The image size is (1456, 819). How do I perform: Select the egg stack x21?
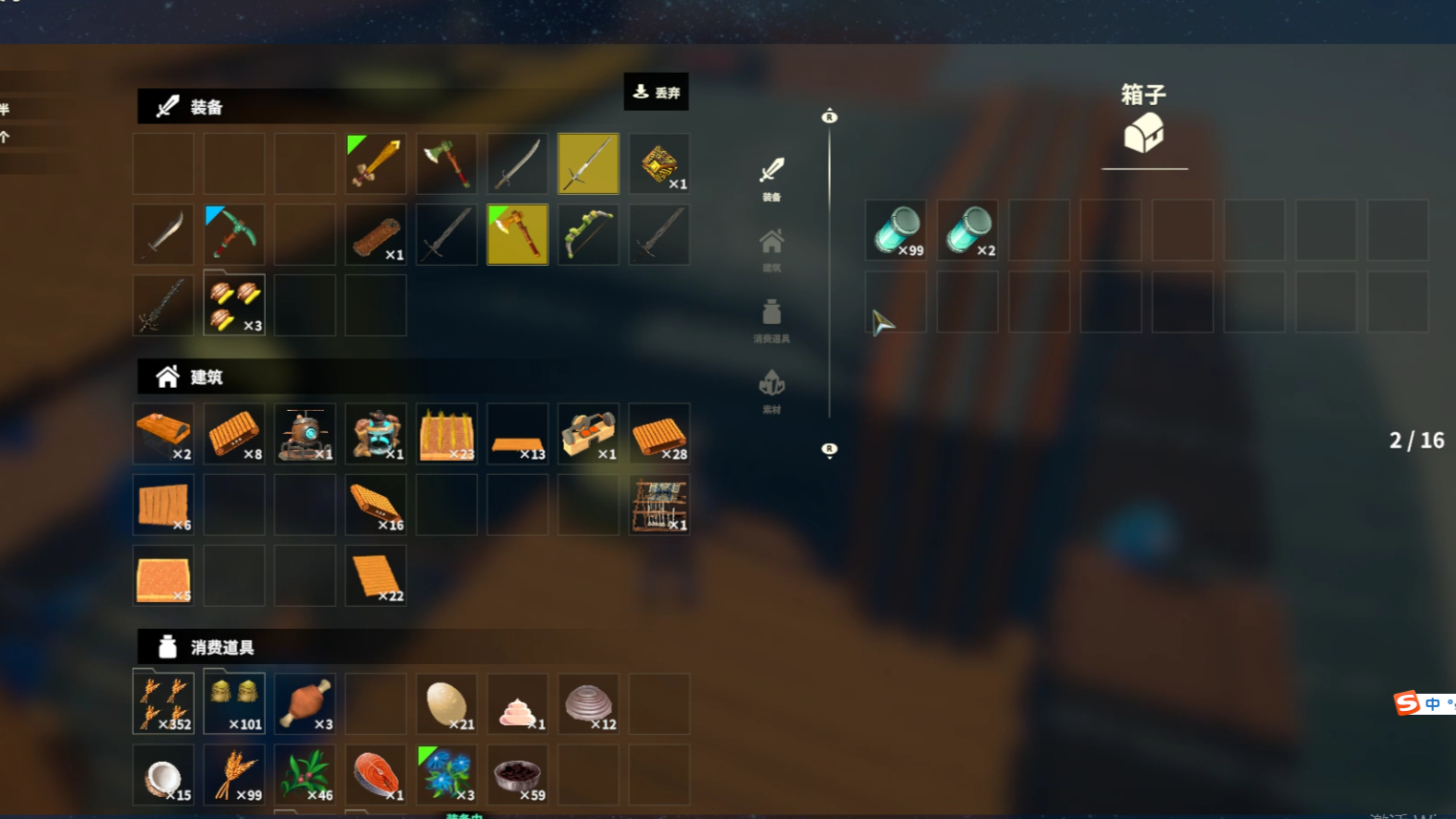click(446, 704)
